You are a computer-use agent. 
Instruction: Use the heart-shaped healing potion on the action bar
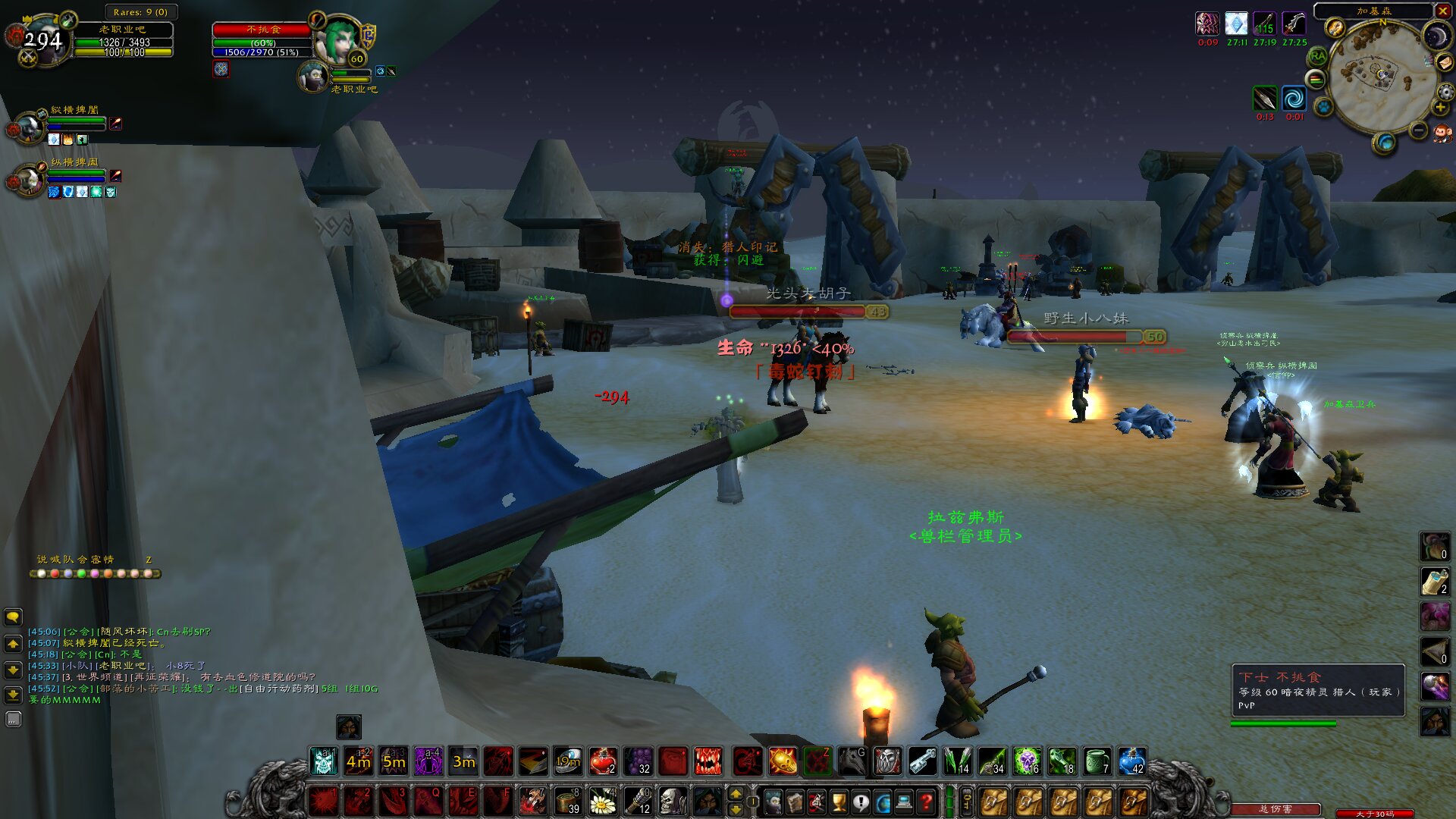[602, 761]
